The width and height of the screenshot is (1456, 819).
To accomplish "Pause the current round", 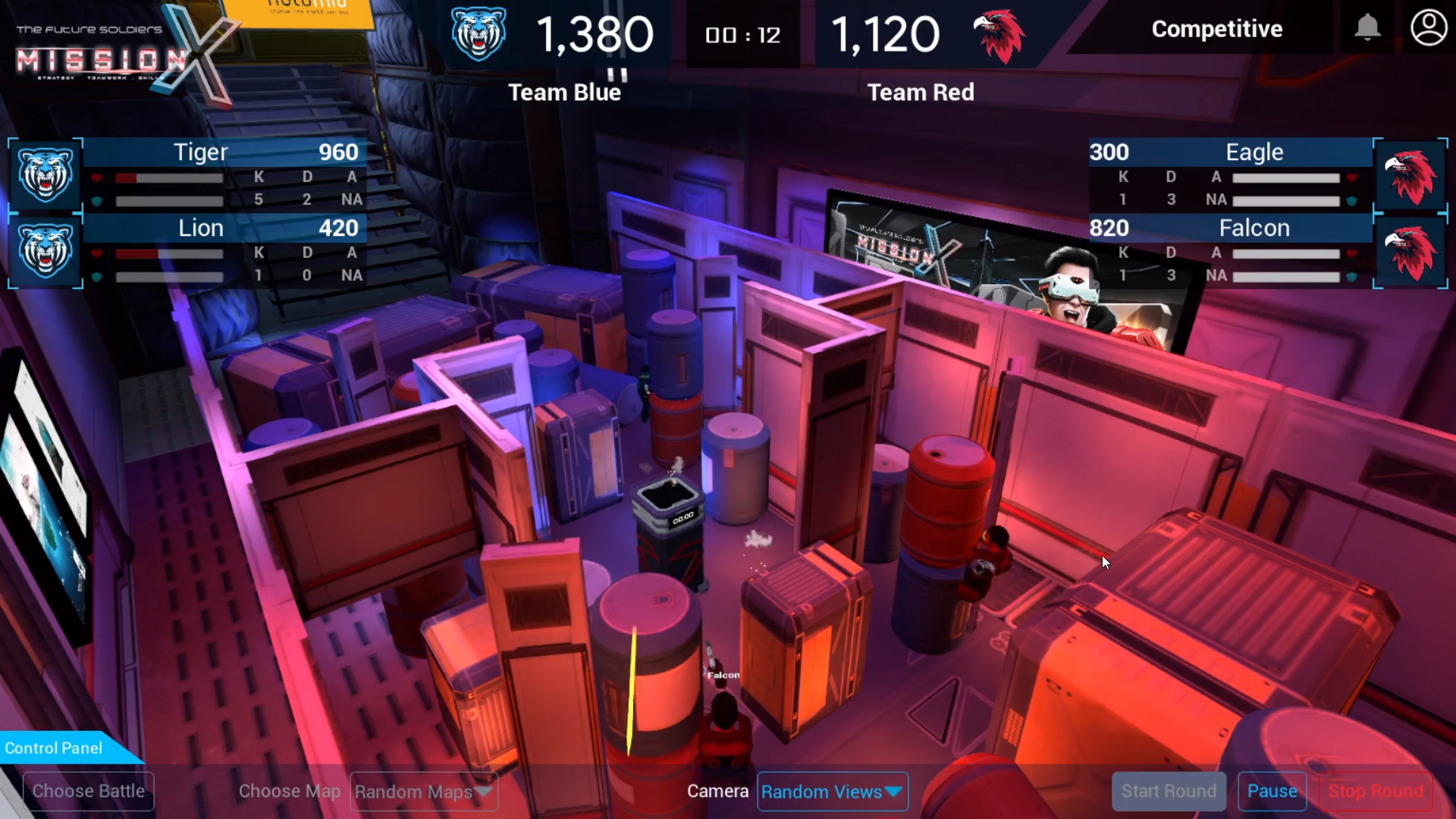I will (1272, 791).
